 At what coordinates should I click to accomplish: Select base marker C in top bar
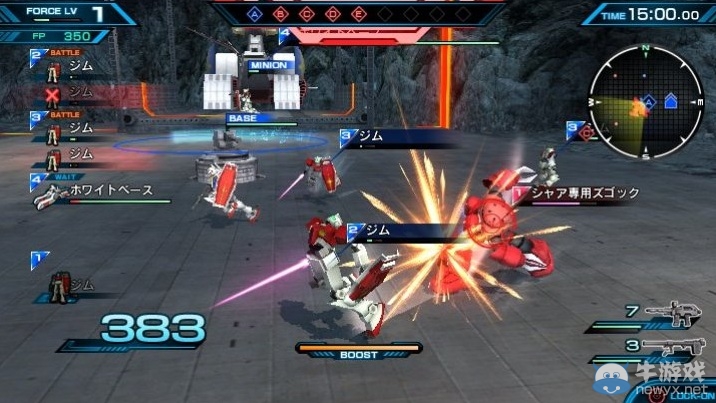pos(307,15)
